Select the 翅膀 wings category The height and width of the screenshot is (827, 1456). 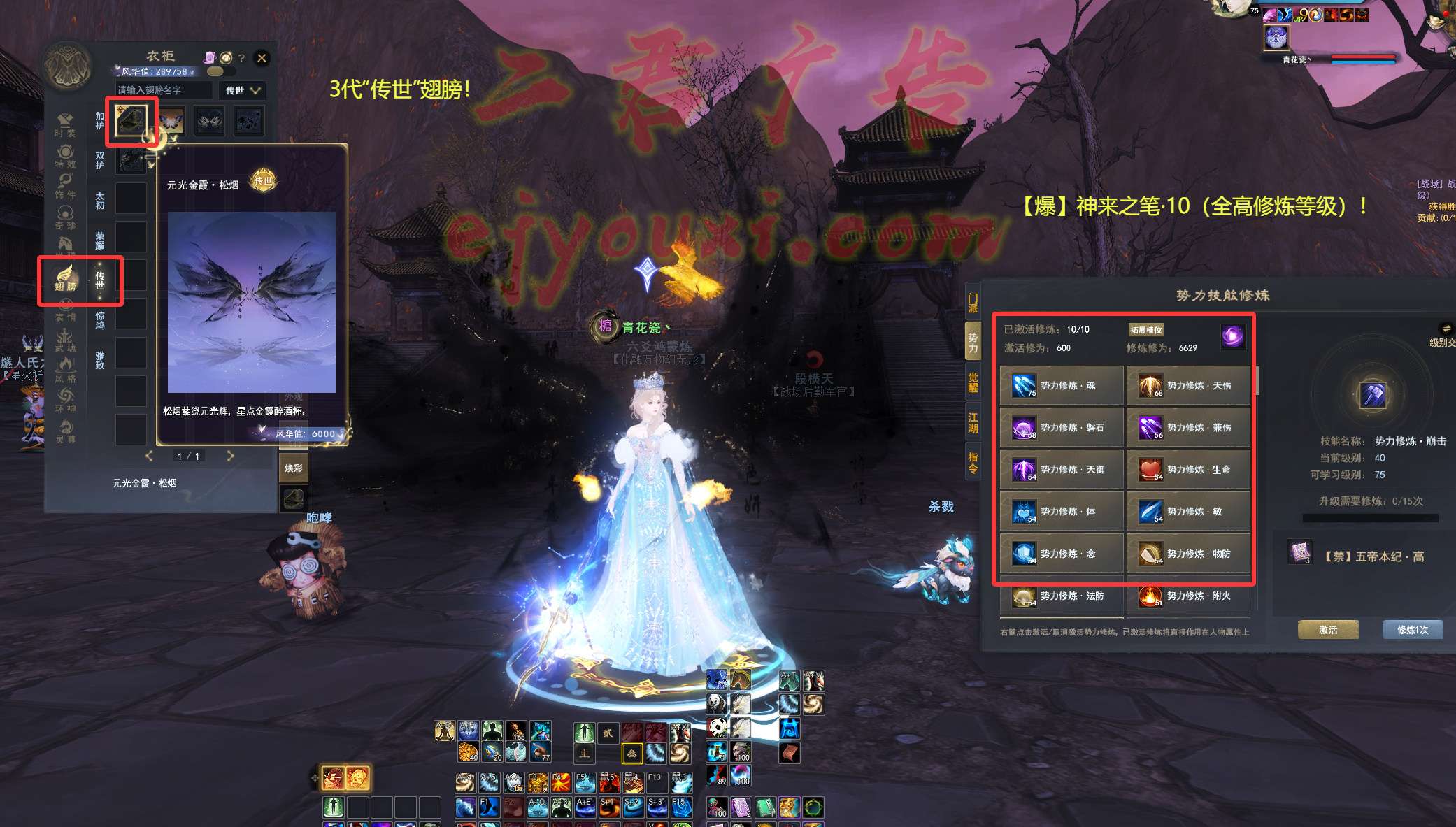(x=65, y=279)
